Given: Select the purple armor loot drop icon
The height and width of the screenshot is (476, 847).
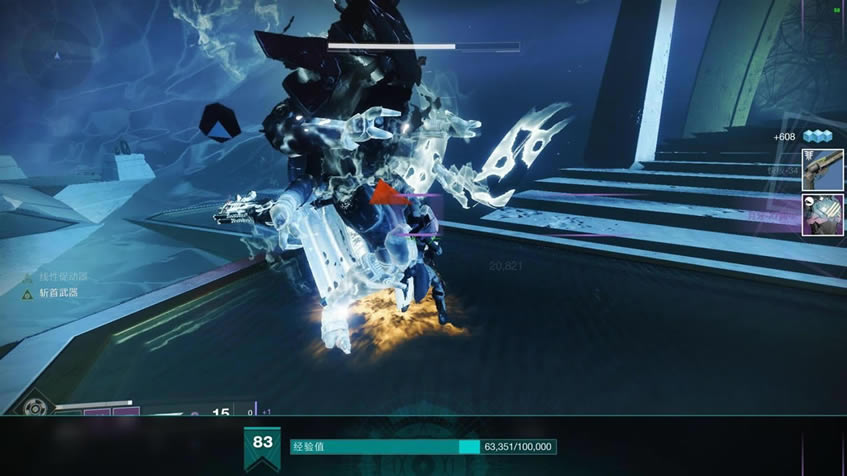Looking at the screenshot, I should pos(822,214).
